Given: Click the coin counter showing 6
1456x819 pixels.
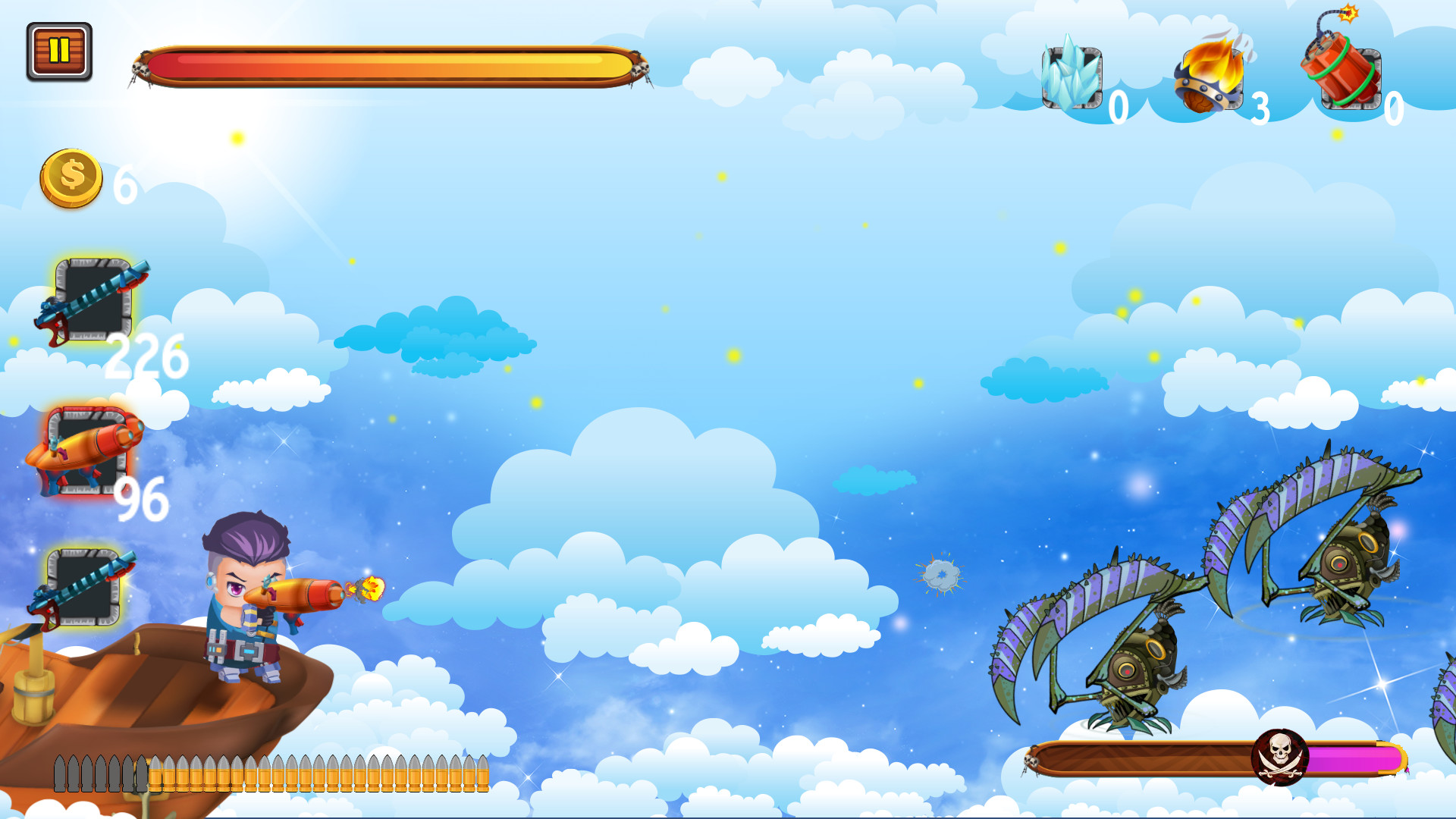Looking at the screenshot, I should [x=124, y=184].
